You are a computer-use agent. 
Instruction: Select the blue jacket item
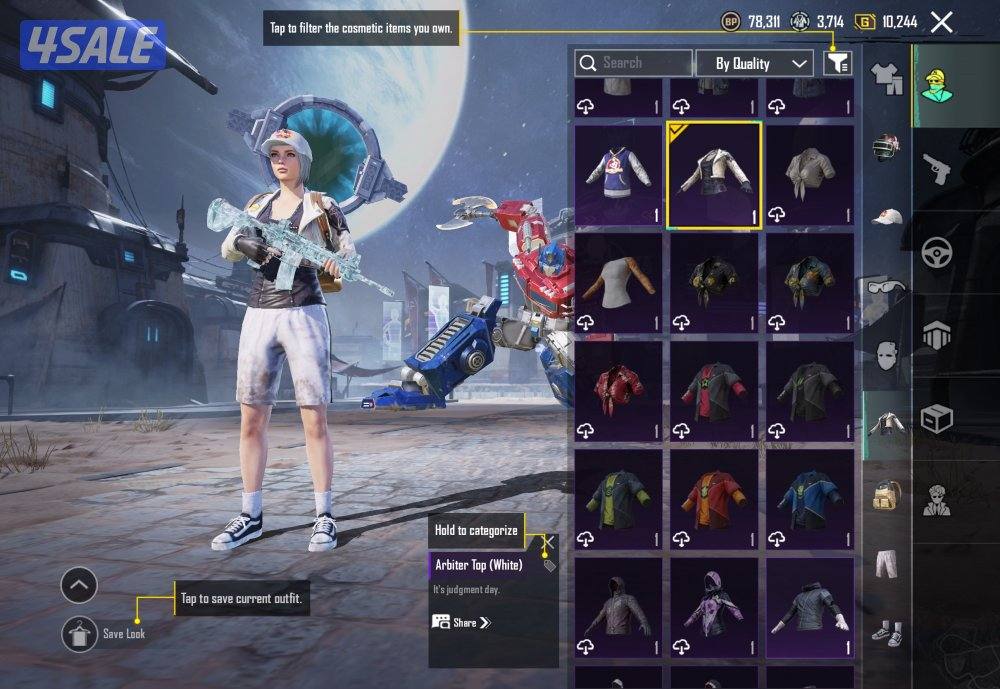tap(810, 500)
